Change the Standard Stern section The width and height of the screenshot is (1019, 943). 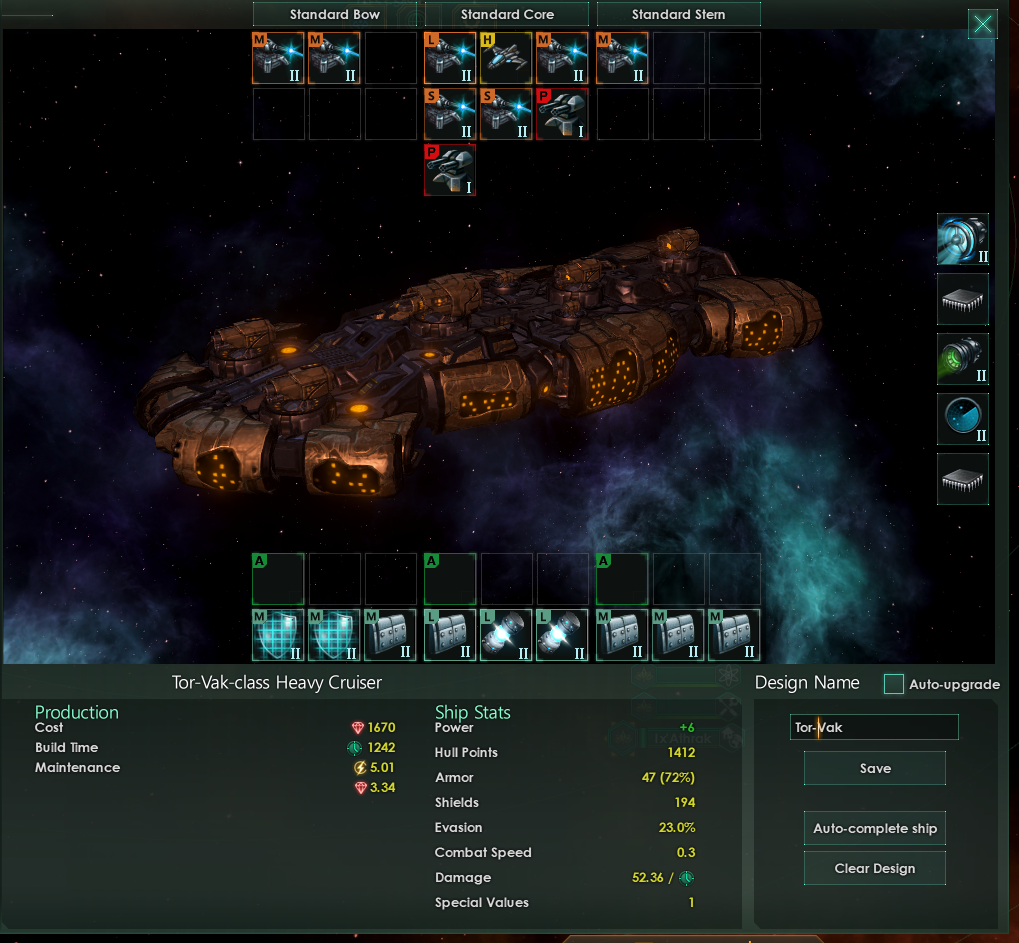coord(678,14)
